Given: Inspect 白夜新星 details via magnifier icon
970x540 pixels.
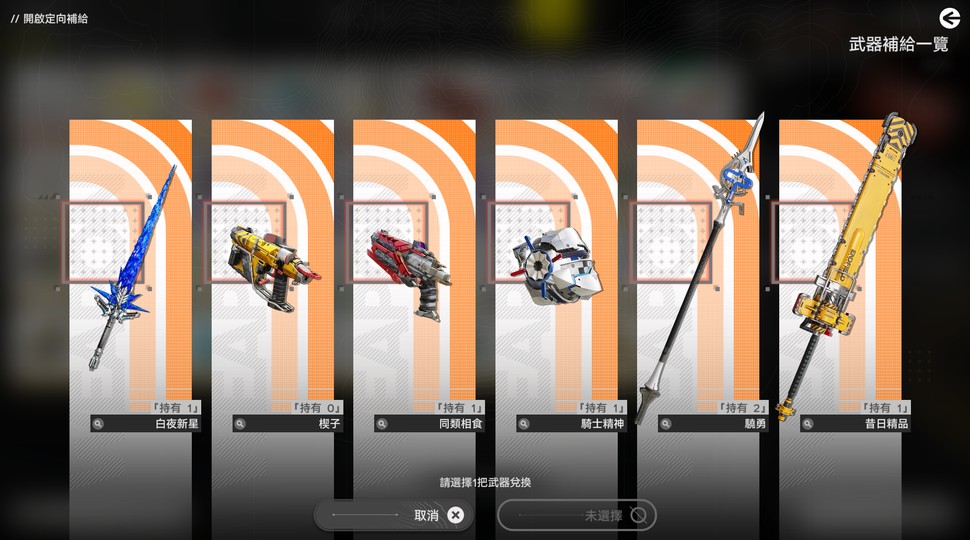Looking at the screenshot, I should point(98,424).
